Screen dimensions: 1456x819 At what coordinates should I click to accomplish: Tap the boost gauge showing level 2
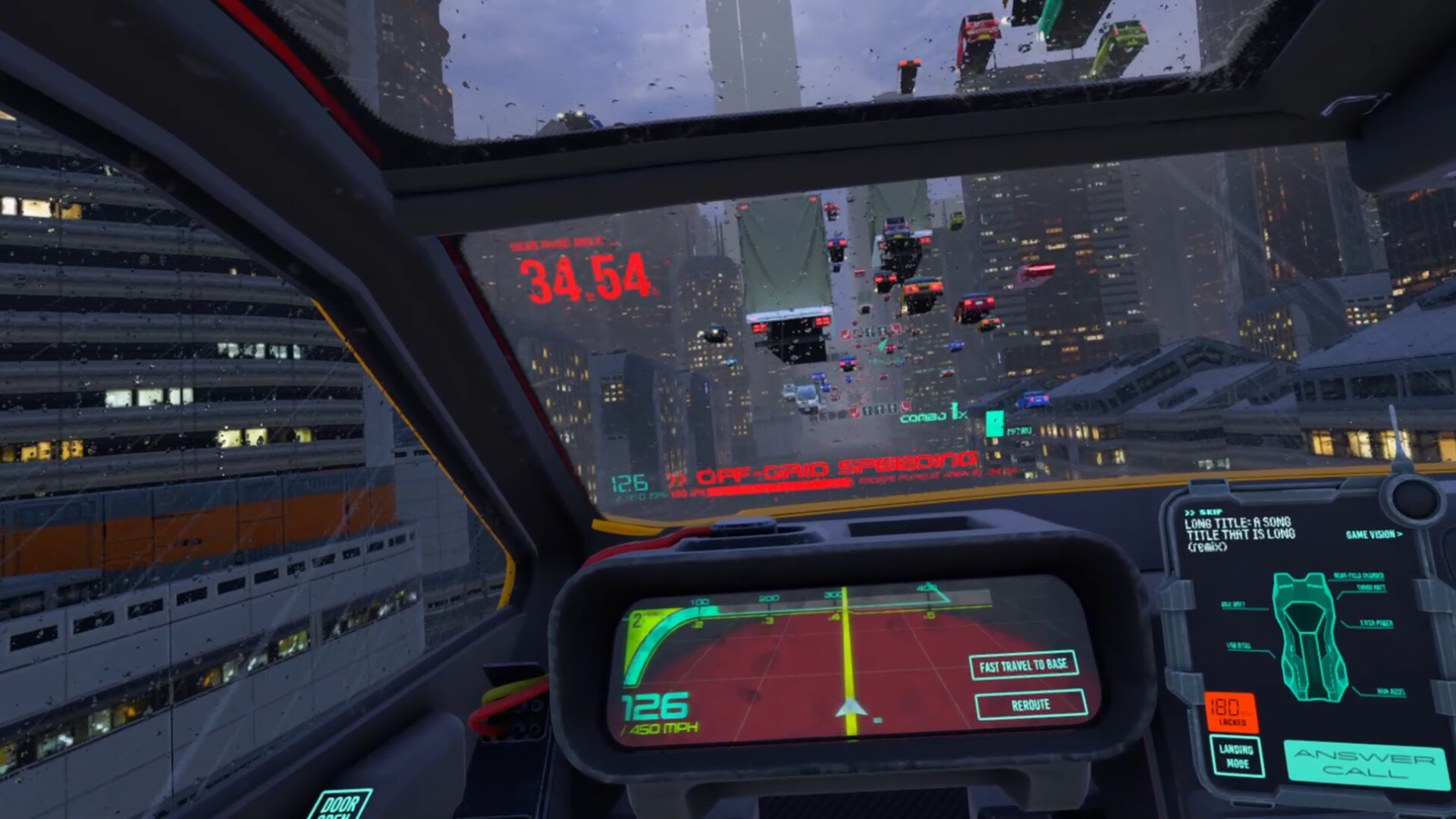point(638,620)
